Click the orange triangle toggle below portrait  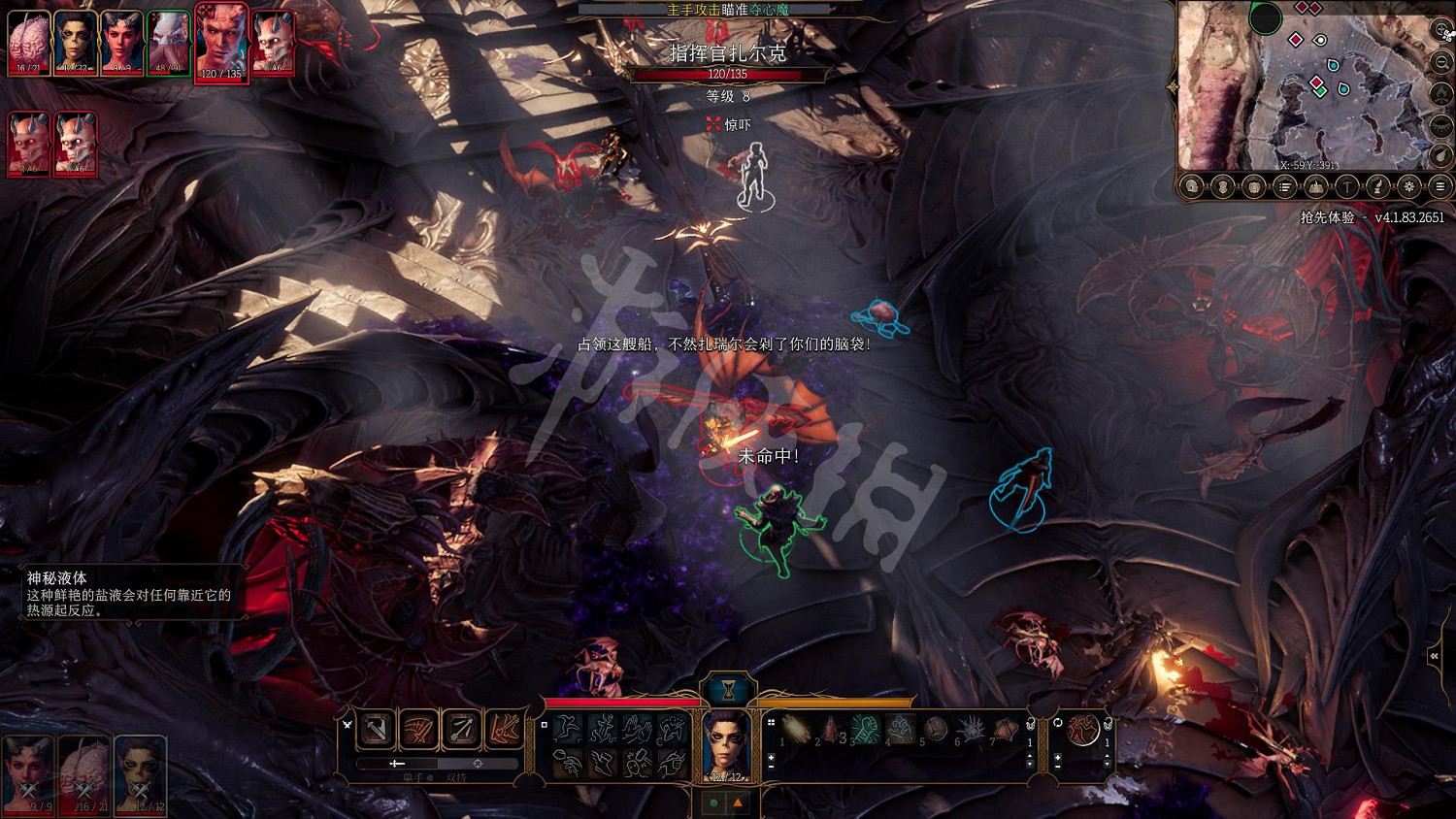pyautogui.click(x=738, y=803)
